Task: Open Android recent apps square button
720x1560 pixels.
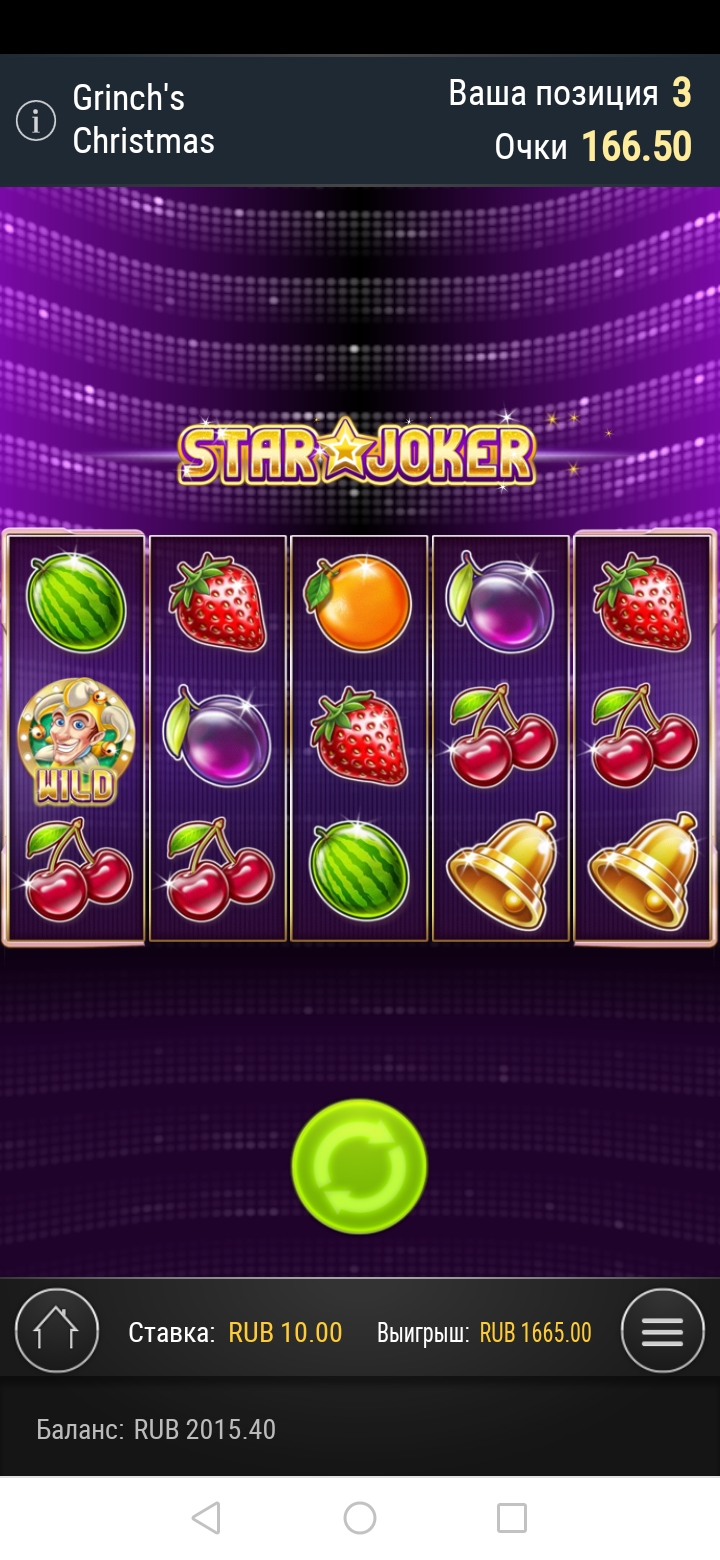Action: click(512, 1518)
